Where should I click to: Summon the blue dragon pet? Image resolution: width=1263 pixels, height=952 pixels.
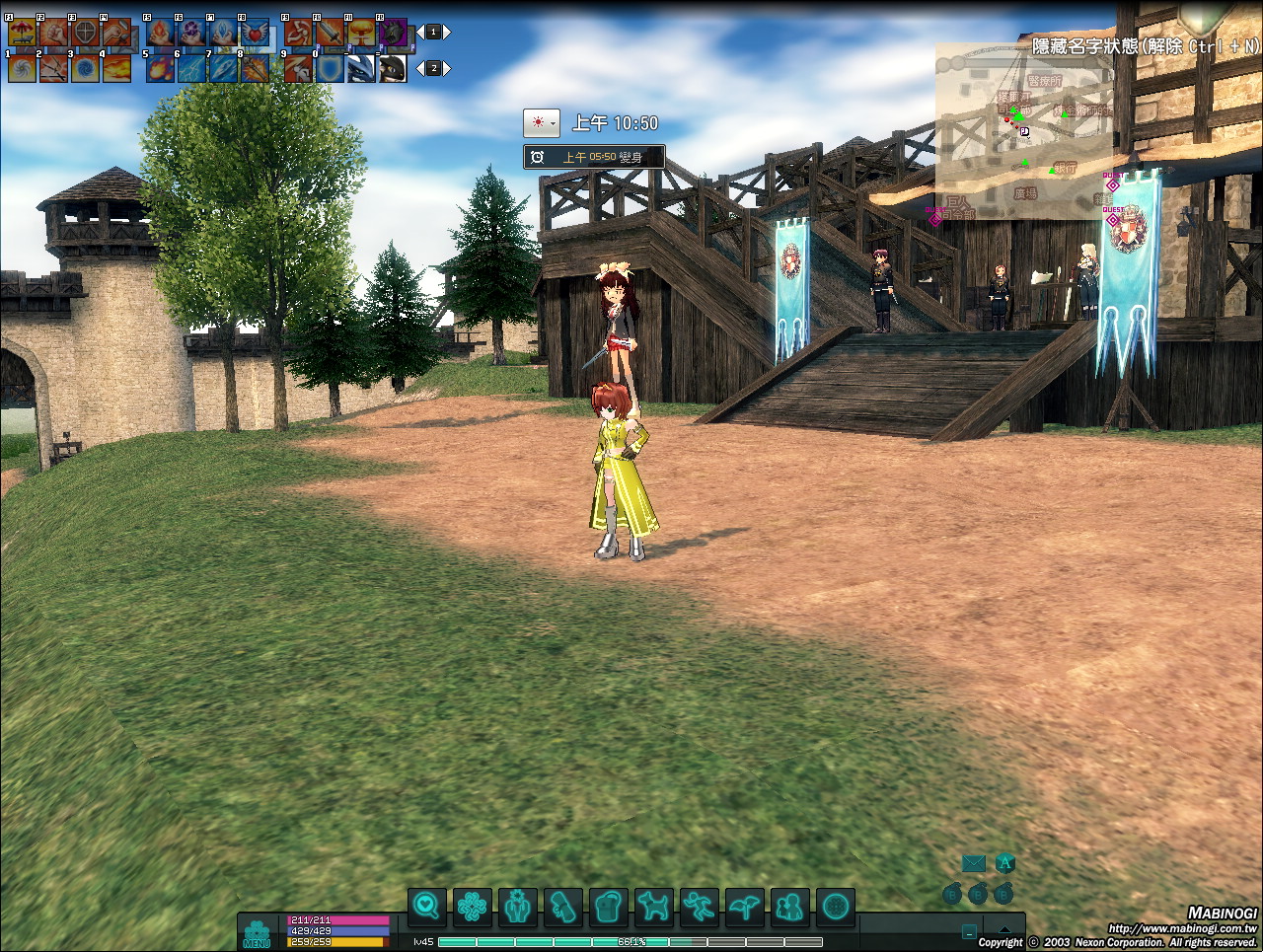click(361, 68)
